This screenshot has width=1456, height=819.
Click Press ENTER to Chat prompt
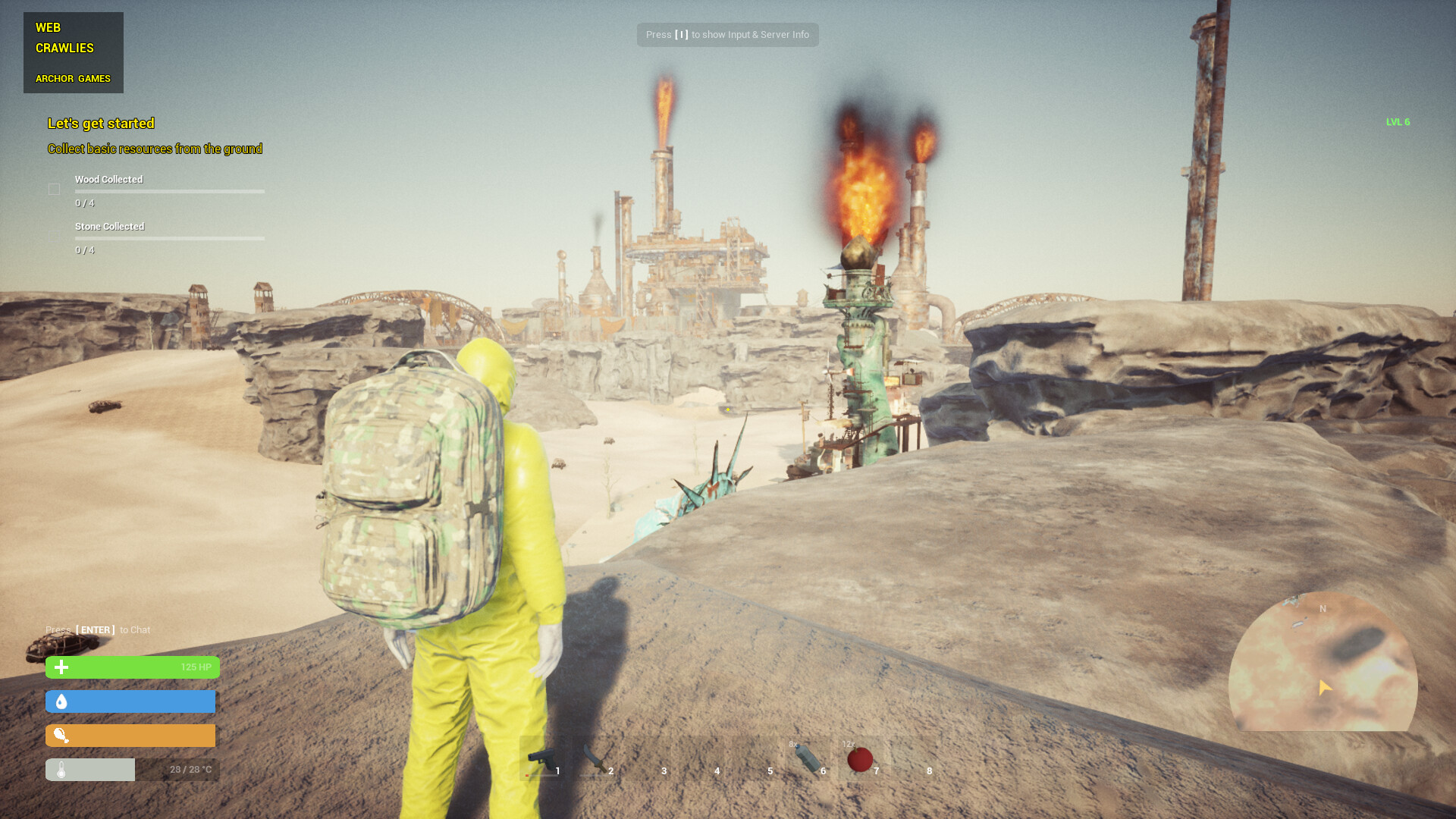pyautogui.click(x=98, y=629)
